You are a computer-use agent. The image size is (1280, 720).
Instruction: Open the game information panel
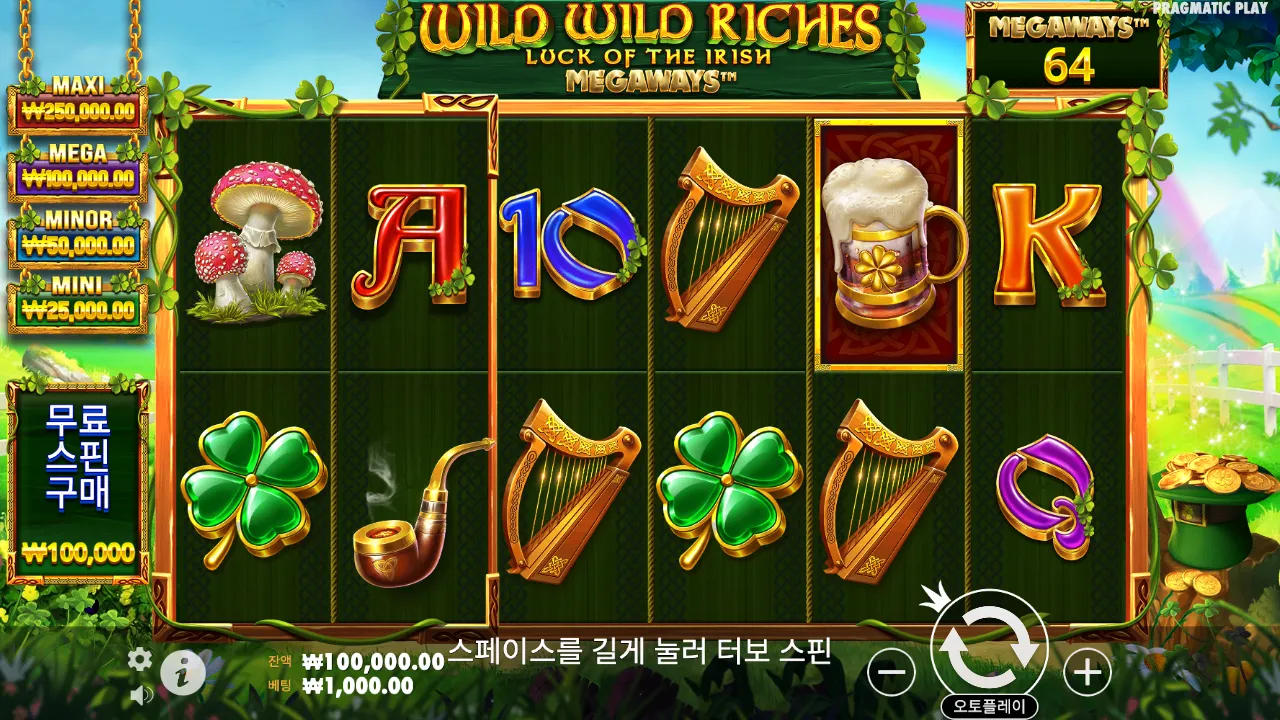click(x=182, y=673)
